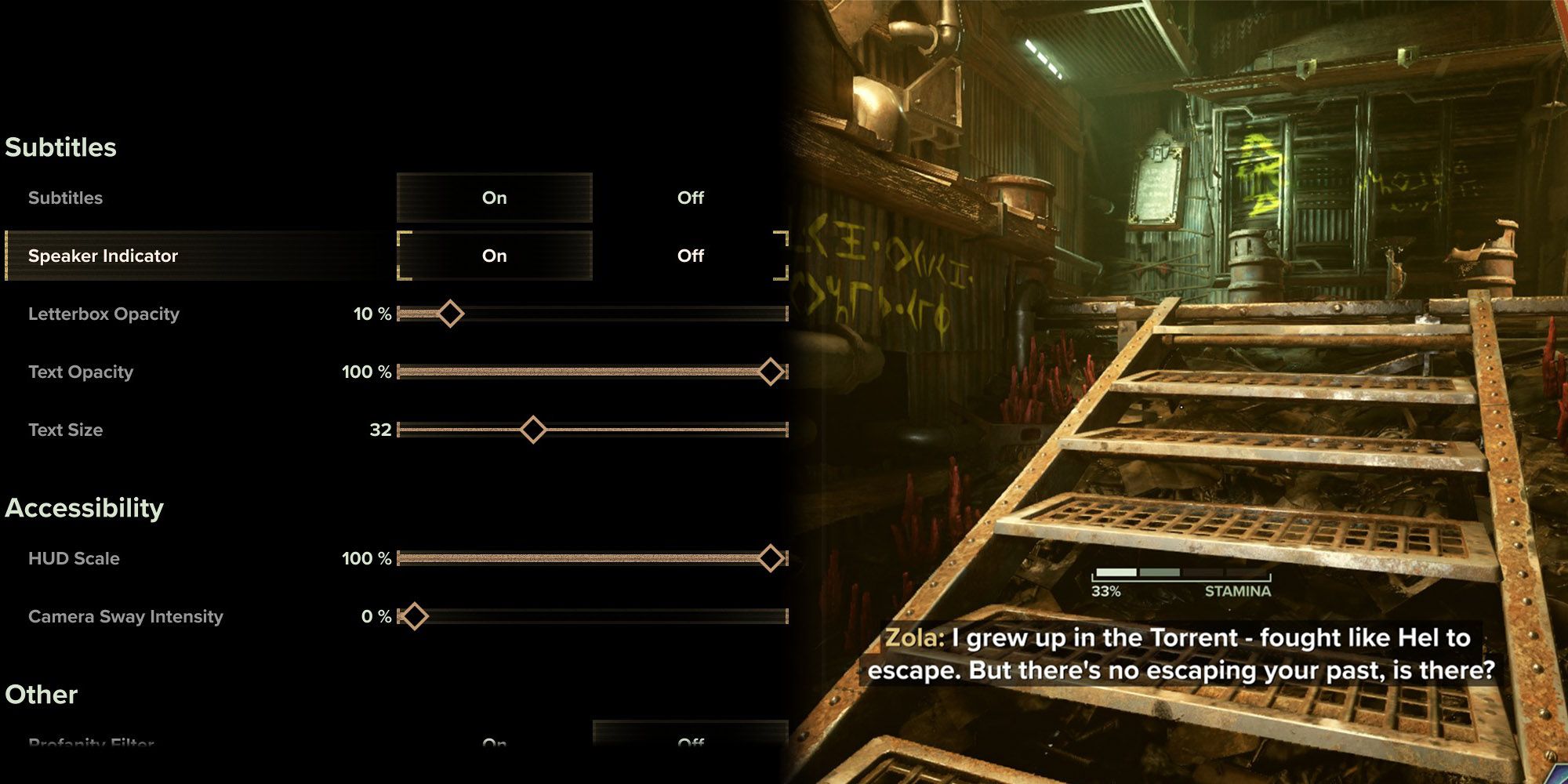
Task: Click the 10 % Letterbox Opacity value
Action: tap(370, 314)
